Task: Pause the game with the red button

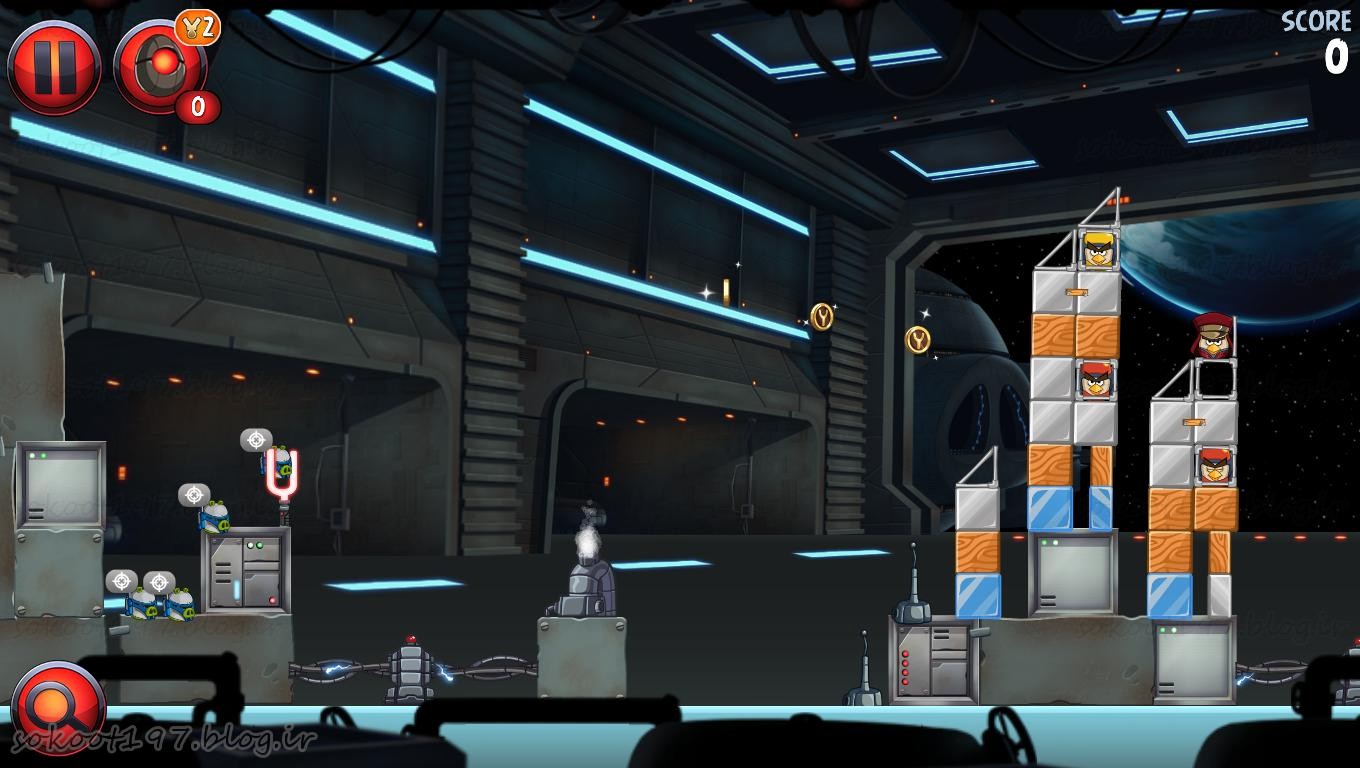Action: click(x=54, y=68)
